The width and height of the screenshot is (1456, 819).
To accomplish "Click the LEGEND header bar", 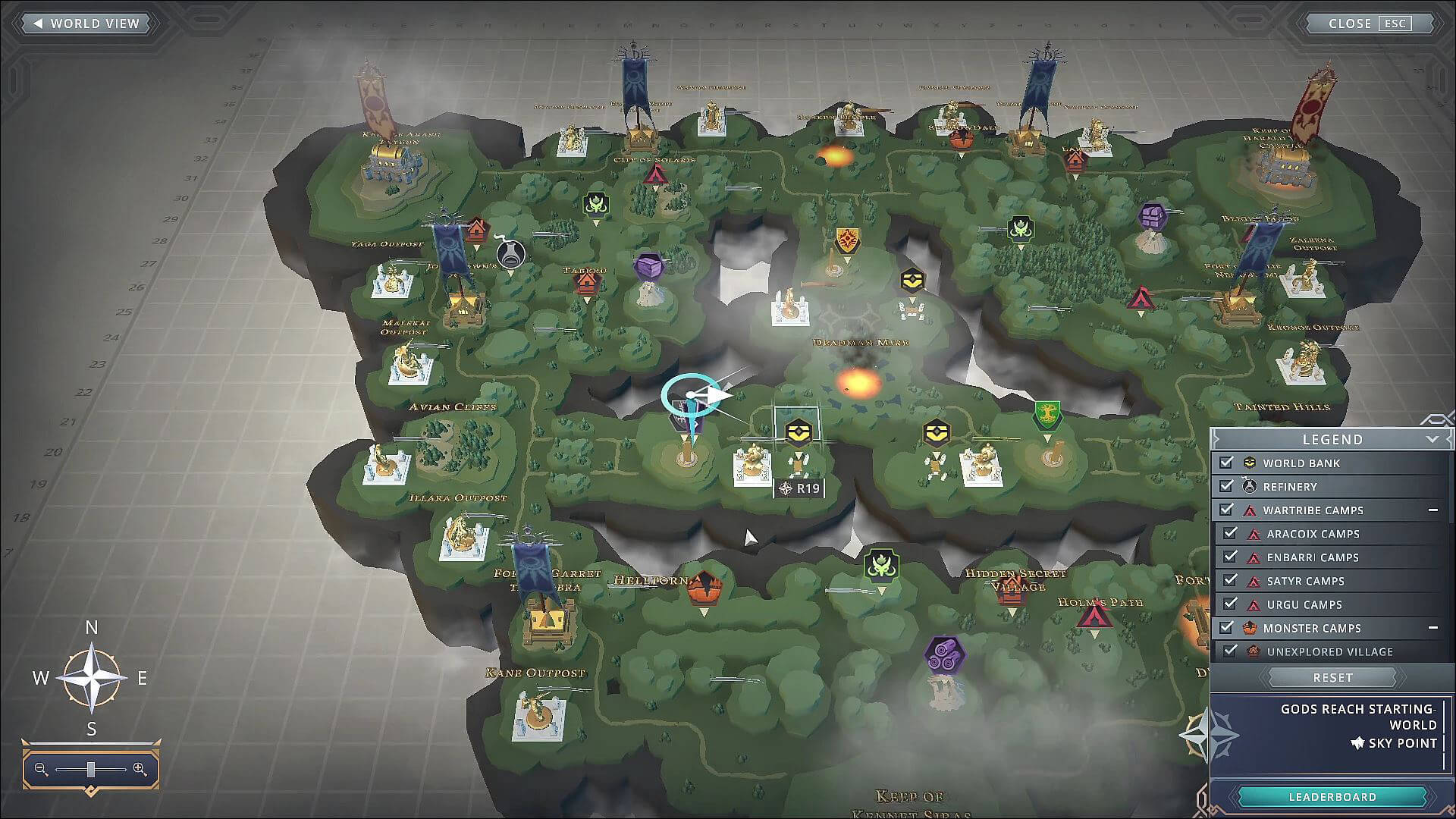I will point(1332,439).
